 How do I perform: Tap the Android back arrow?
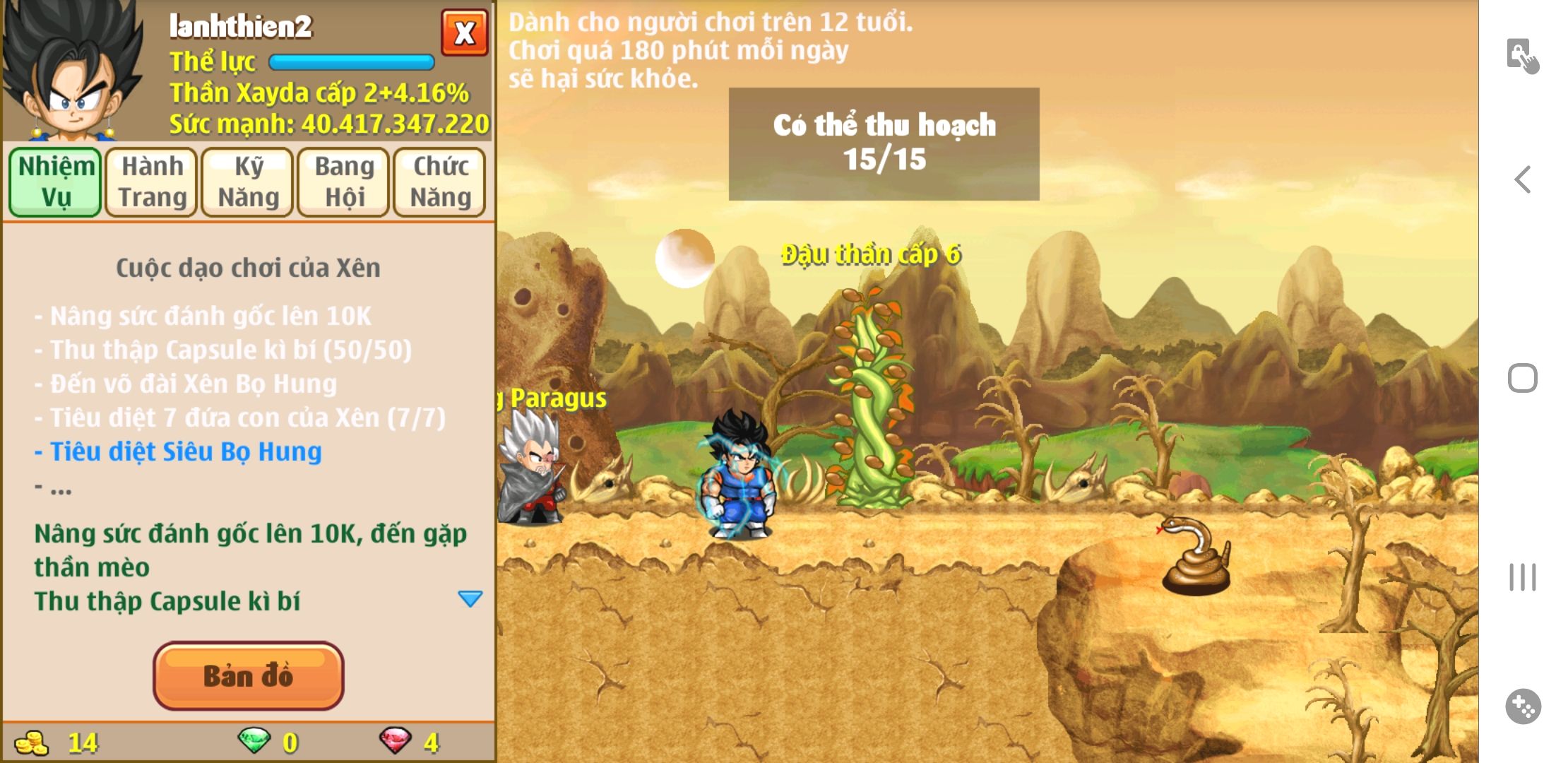click(1523, 179)
